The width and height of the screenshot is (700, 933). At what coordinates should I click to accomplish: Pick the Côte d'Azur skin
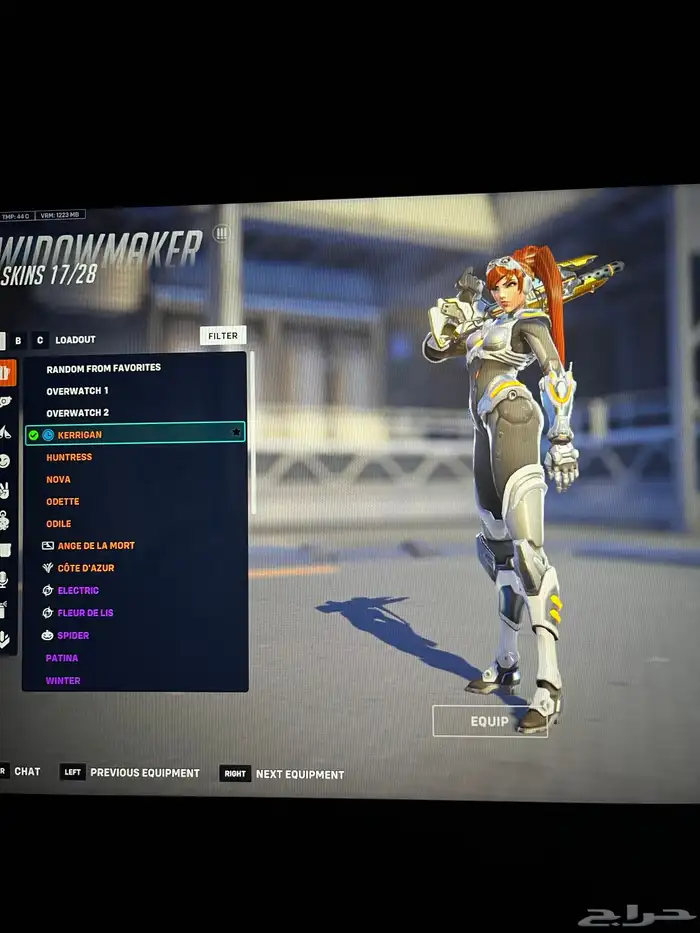pos(85,568)
